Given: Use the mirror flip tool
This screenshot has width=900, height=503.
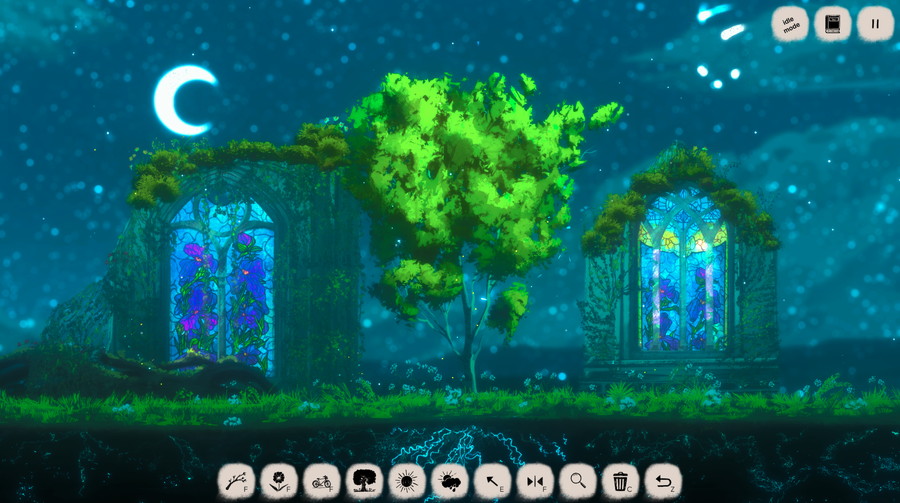Looking at the screenshot, I should [x=534, y=481].
